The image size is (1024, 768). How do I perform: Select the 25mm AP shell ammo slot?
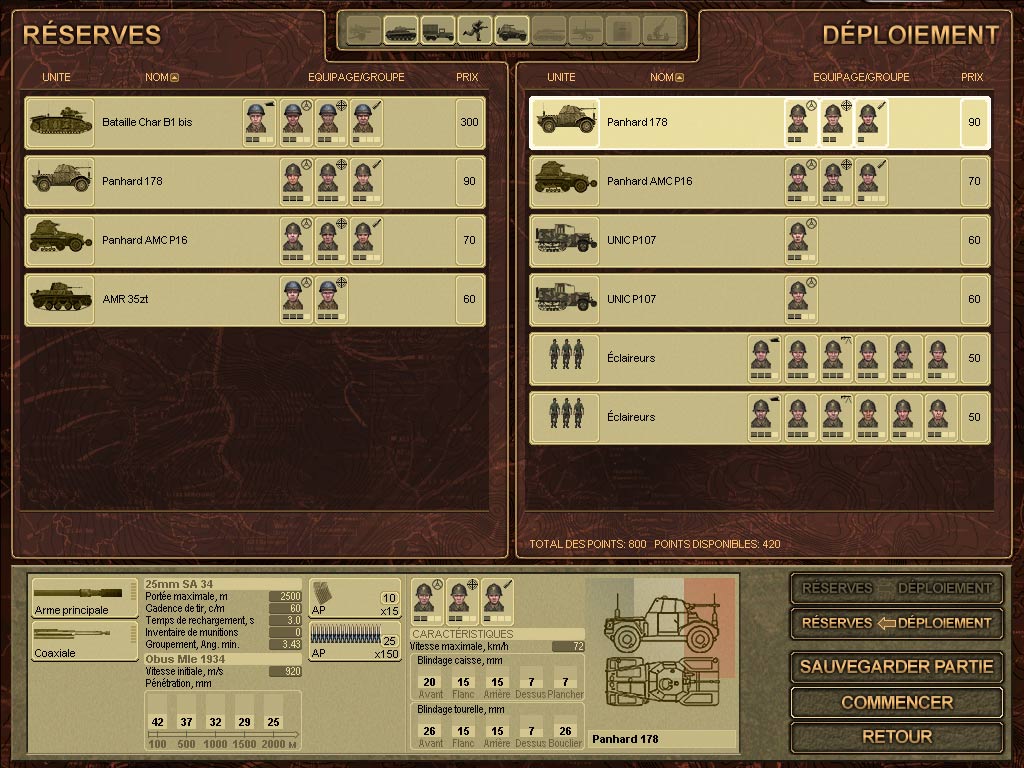click(x=354, y=598)
